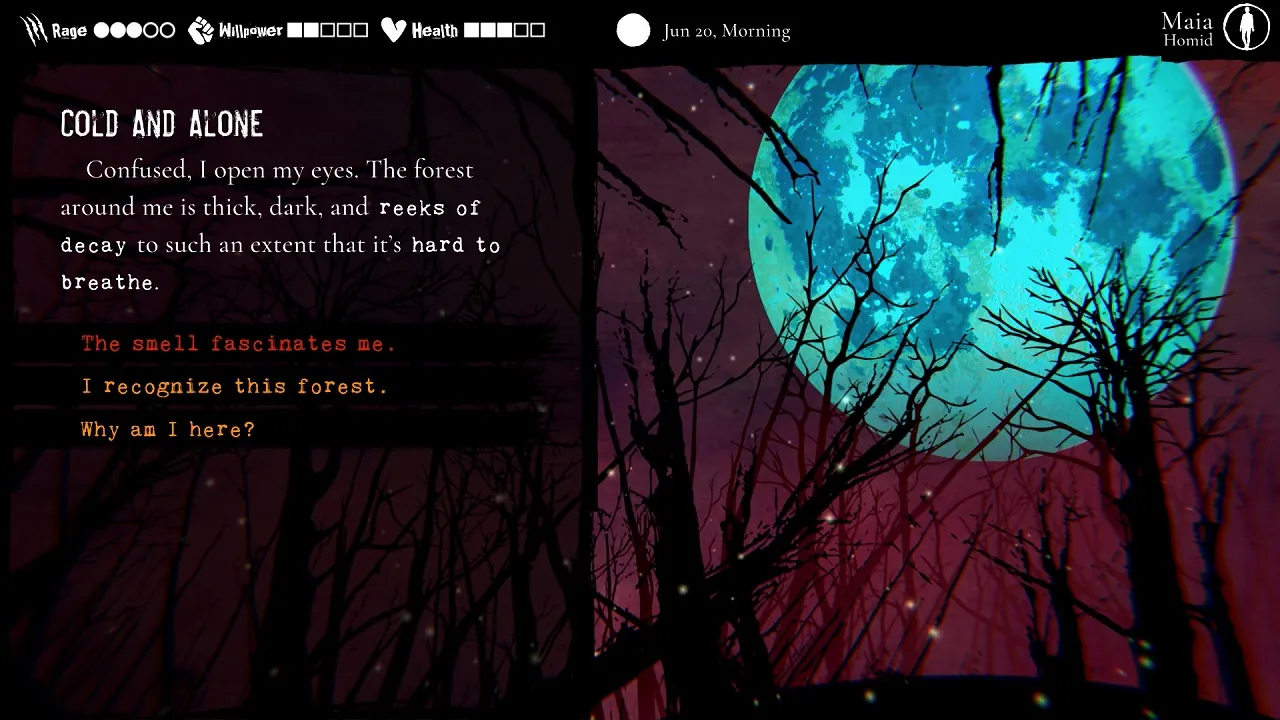Image resolution: width=1280 pixels, height=720 pixels.
Task: Choose "The smell fascinates me."
Action: pos(239,343)
